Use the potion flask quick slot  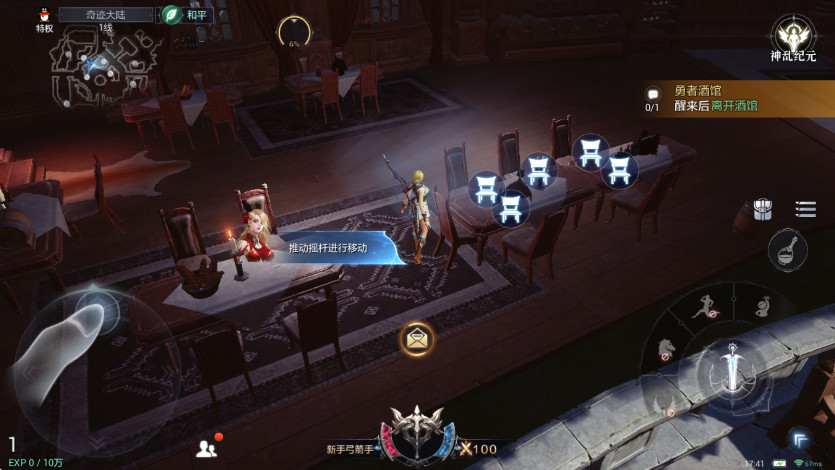(x=788, y=249)
